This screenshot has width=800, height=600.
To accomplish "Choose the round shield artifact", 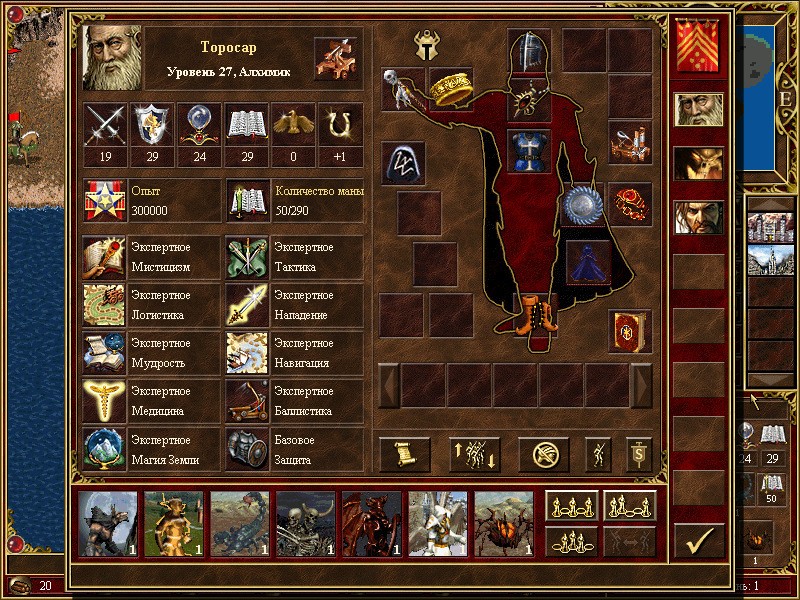I will coord(582,205).
